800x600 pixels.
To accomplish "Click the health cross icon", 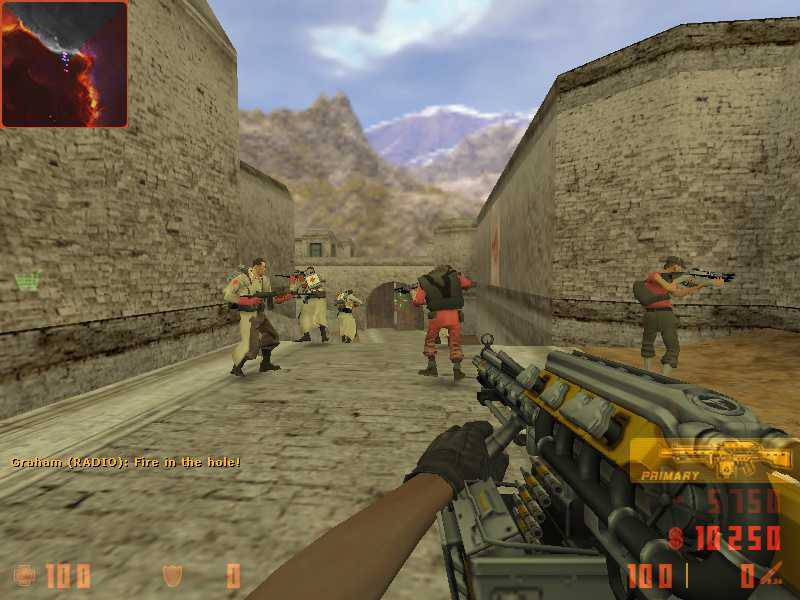I will (22, 575).
